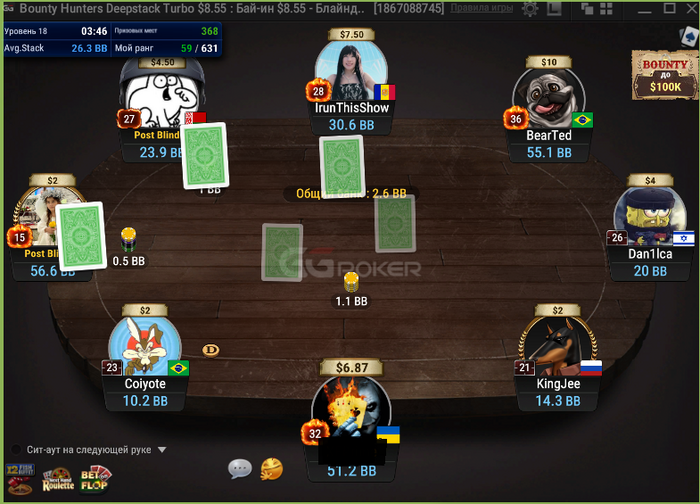Toggle sit-out next hand checkbox
The image size is (700, 504).
tap(17, 450)
